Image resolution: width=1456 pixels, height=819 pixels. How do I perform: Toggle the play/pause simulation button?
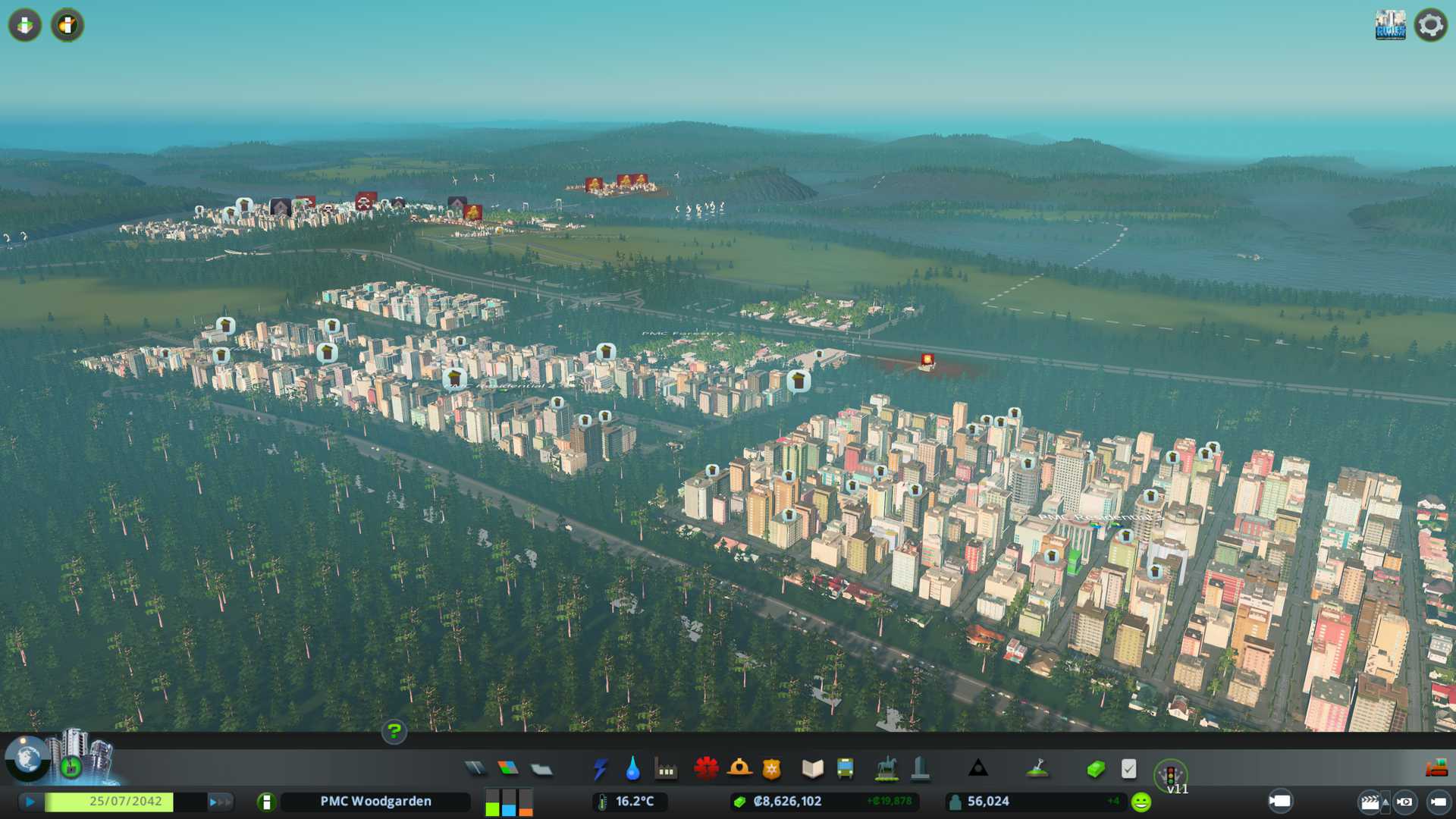30,802
